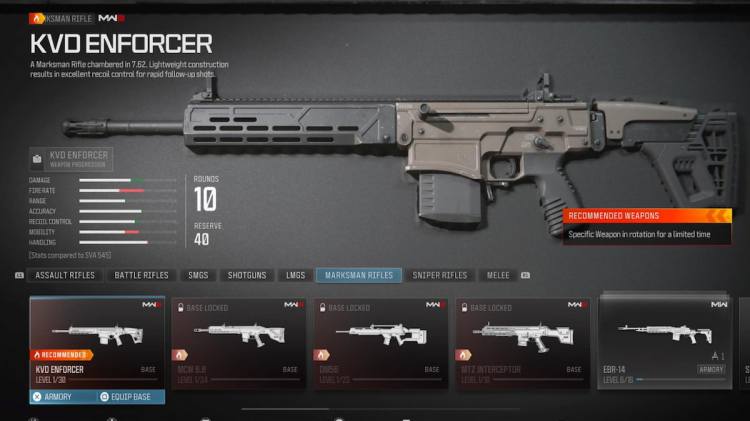This screenshot has height=421, width=750.
Task: Open the Sniper Rifles category
Action: click(x=440, y=275)
